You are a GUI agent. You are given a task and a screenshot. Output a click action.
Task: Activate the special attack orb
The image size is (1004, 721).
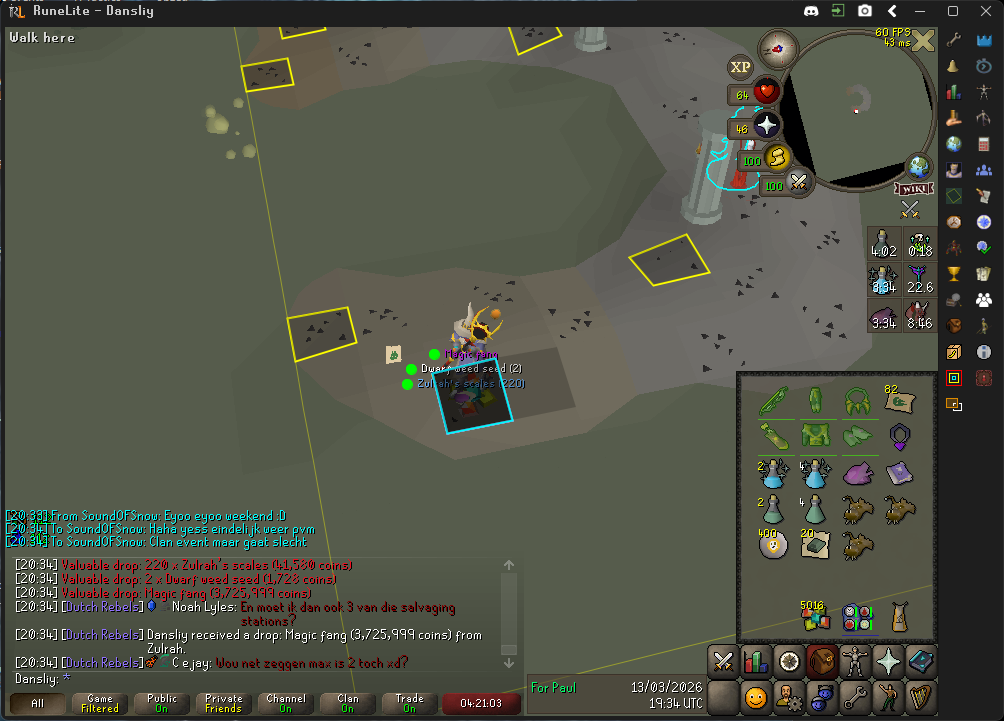798,182
